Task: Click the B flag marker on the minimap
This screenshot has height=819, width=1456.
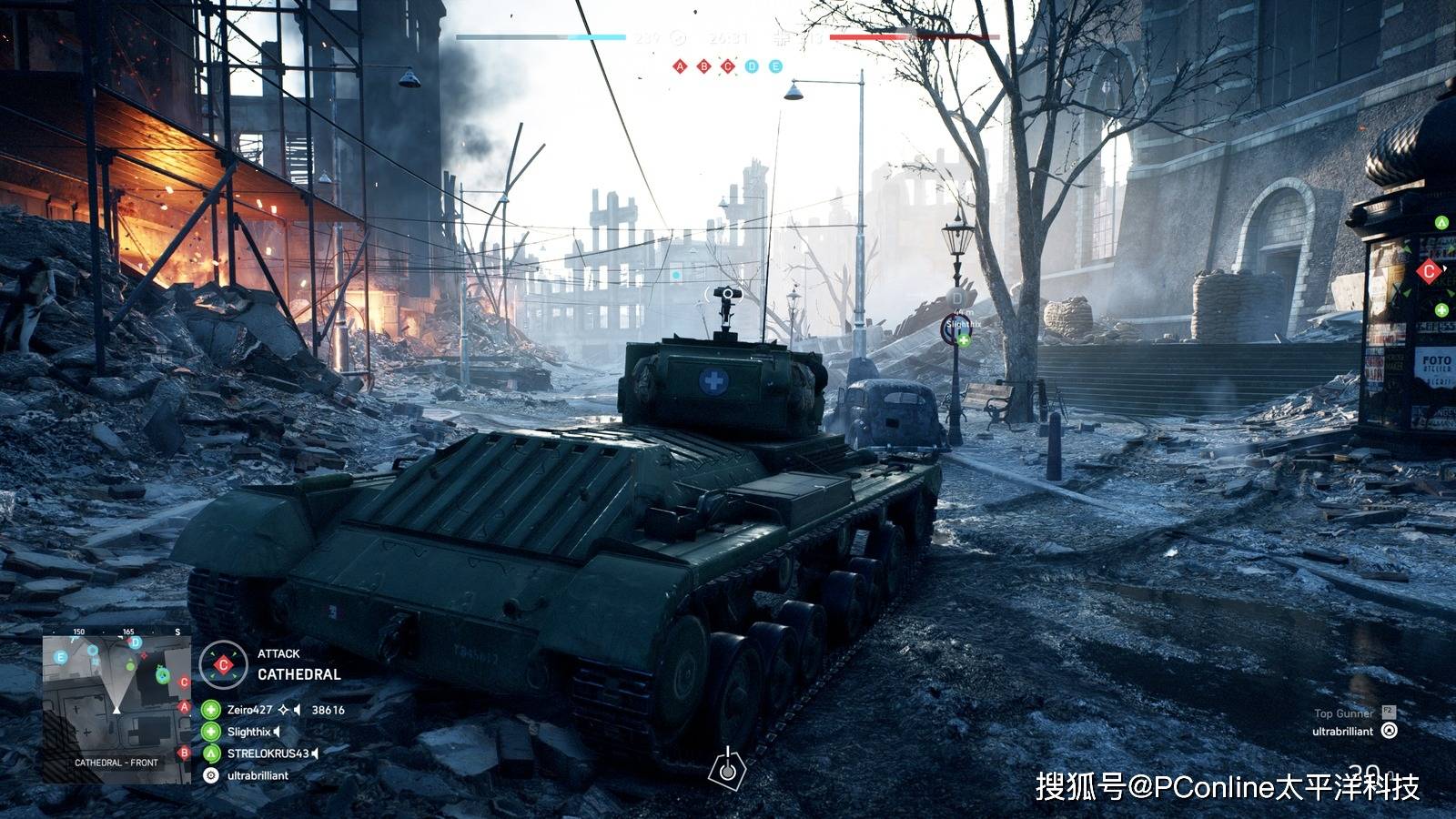Action: pos(185,753)
